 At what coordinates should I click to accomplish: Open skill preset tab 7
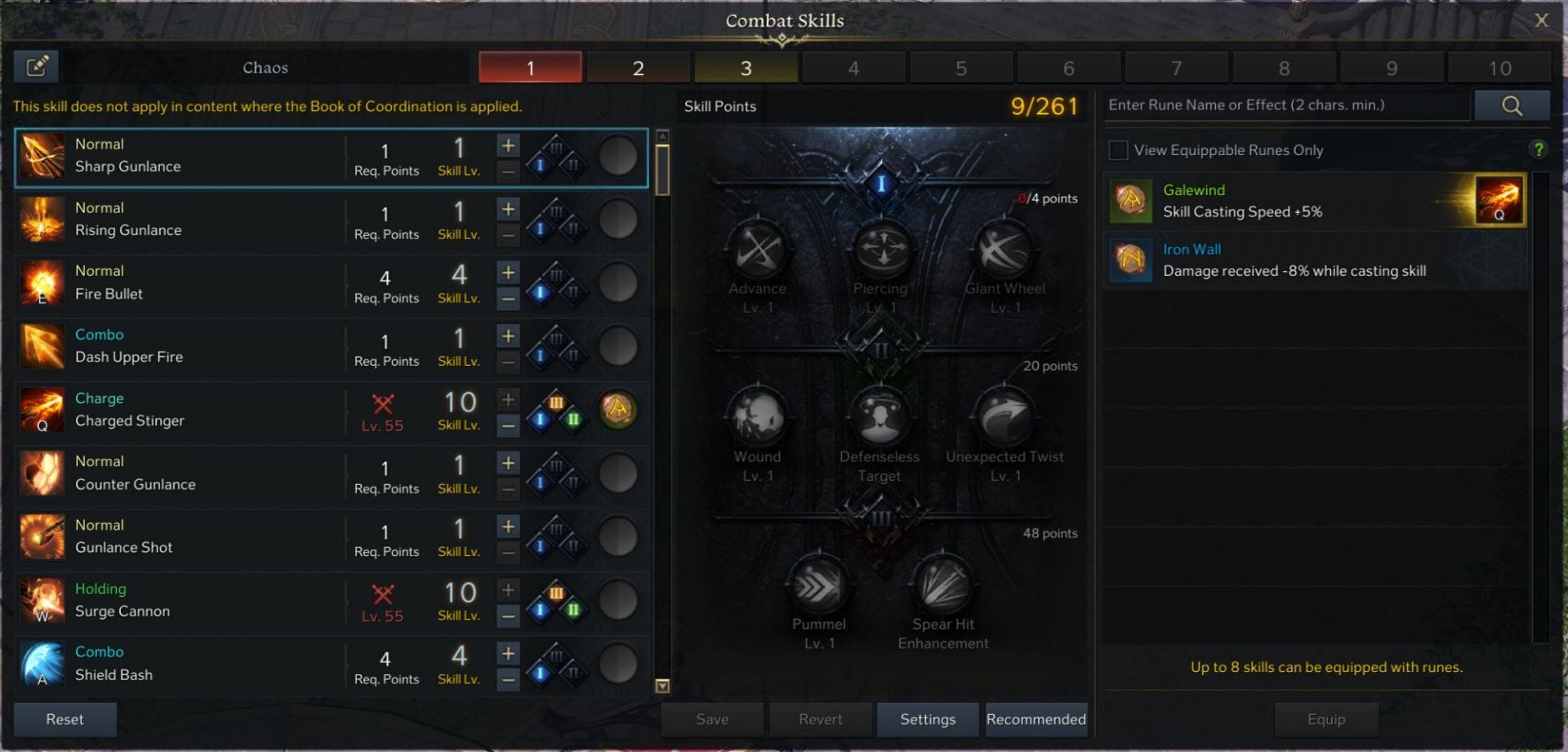[1177, 68]
